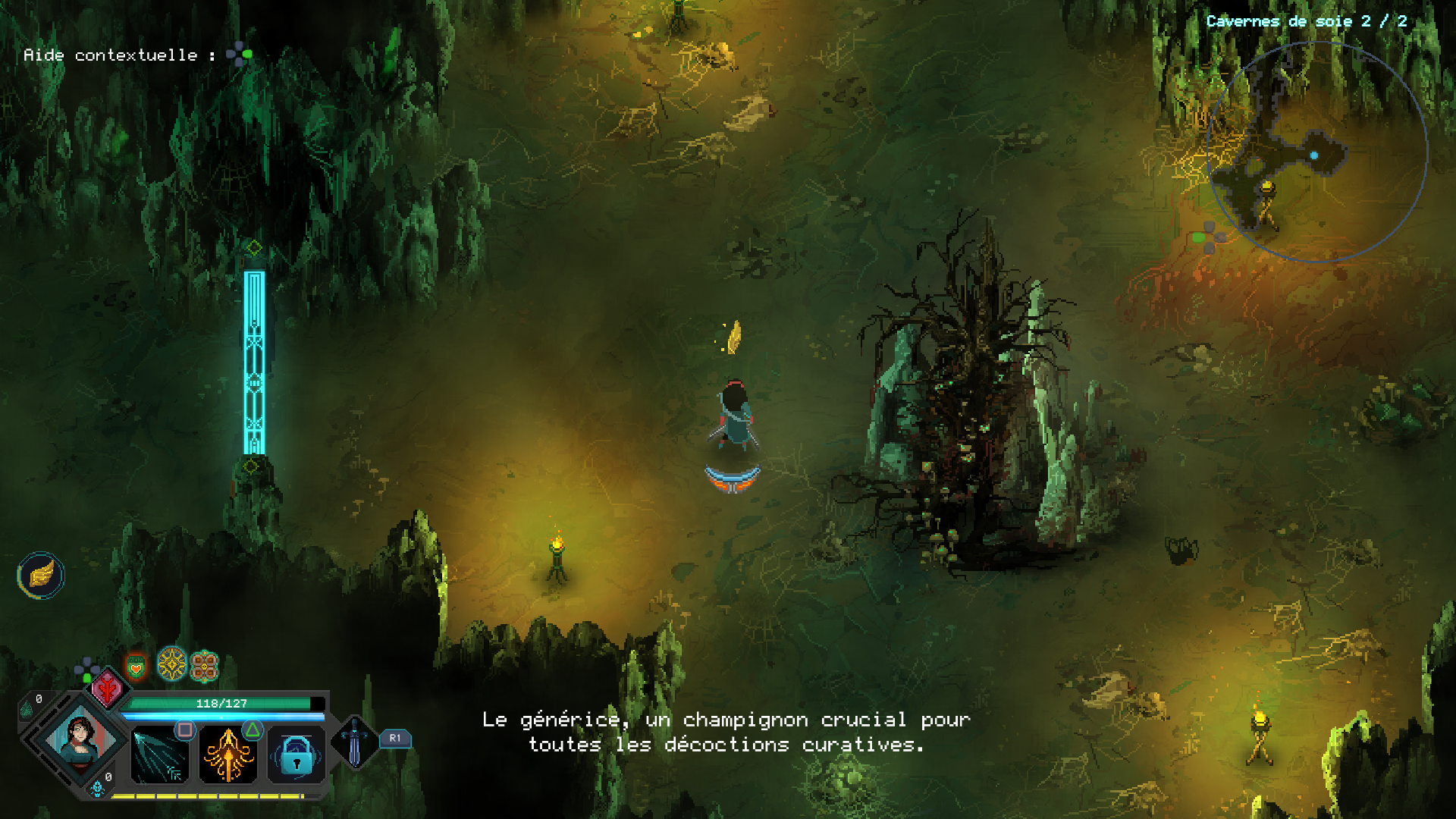
Task: Click Linda's character portrait
Action: 80,738
